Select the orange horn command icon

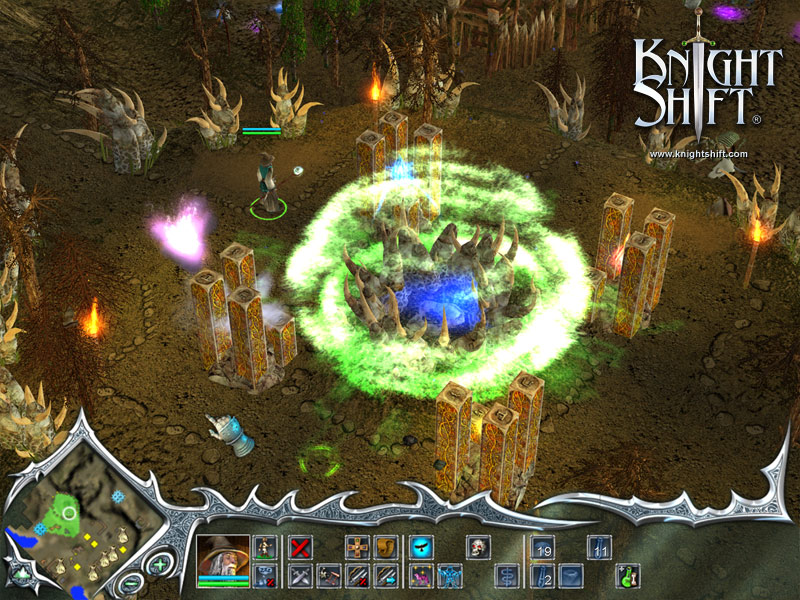point(386,547)
